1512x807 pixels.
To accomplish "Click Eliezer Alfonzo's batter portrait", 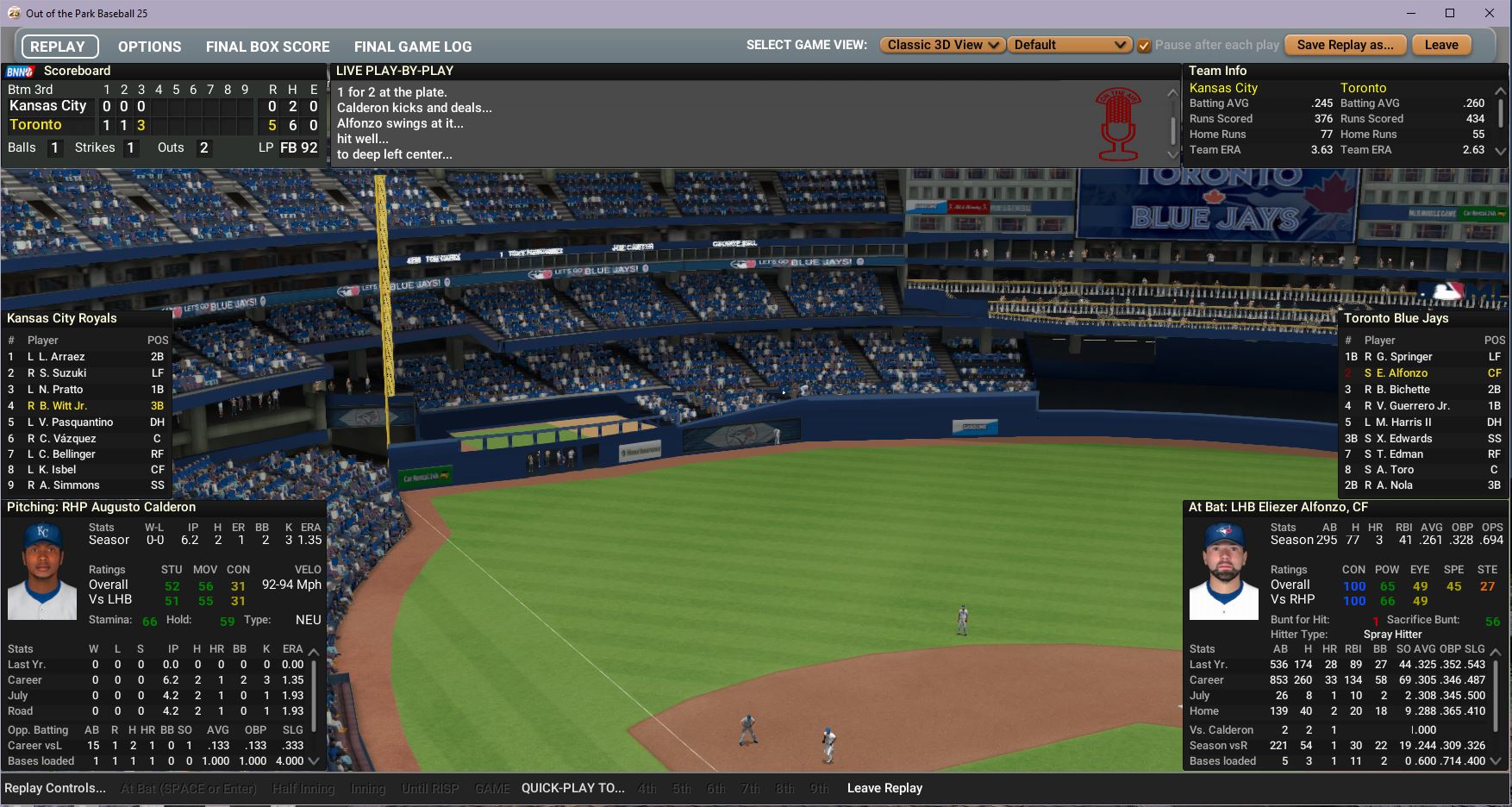I will click(1223, 571).
